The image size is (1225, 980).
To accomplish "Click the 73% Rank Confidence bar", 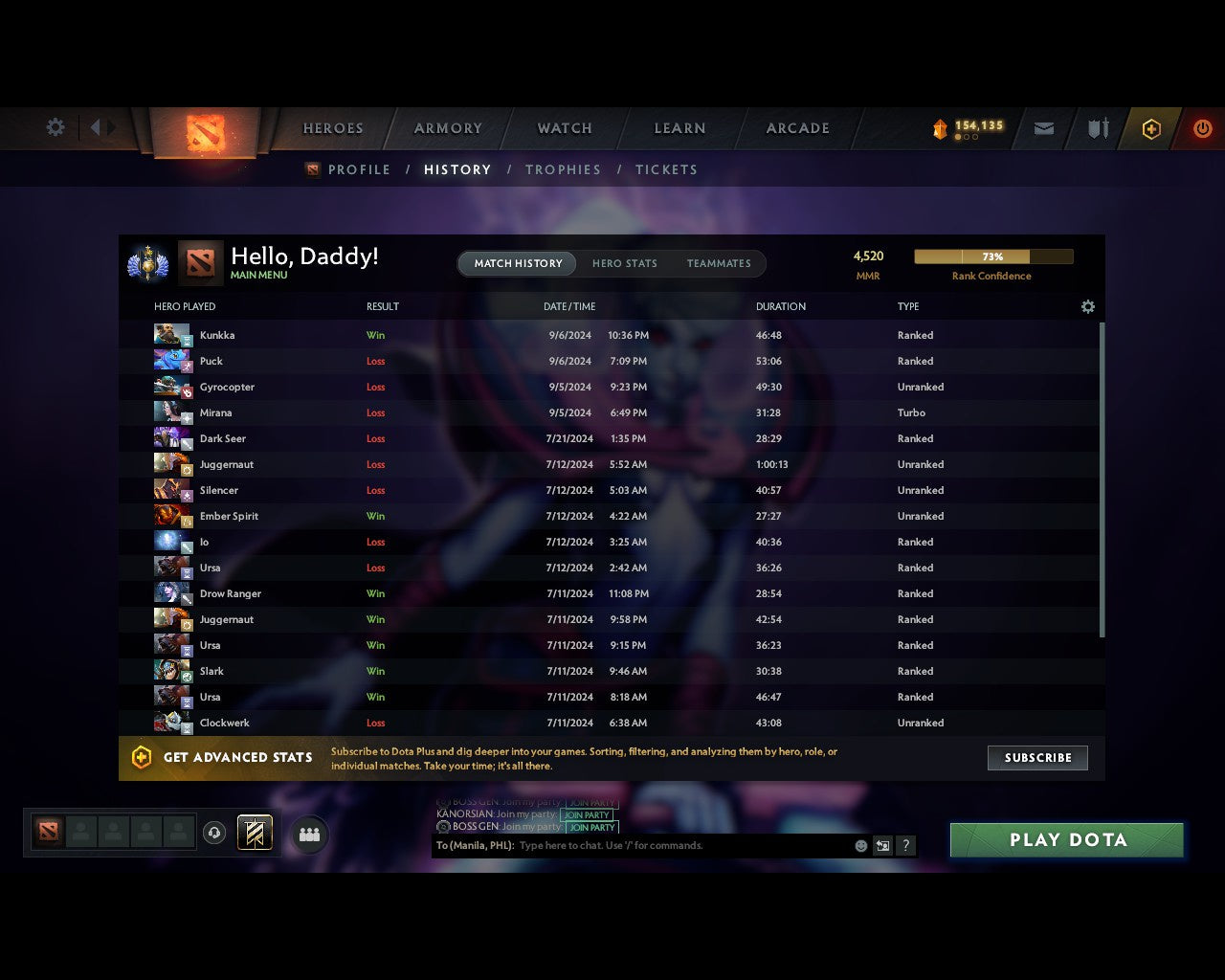I will point(992,256).
